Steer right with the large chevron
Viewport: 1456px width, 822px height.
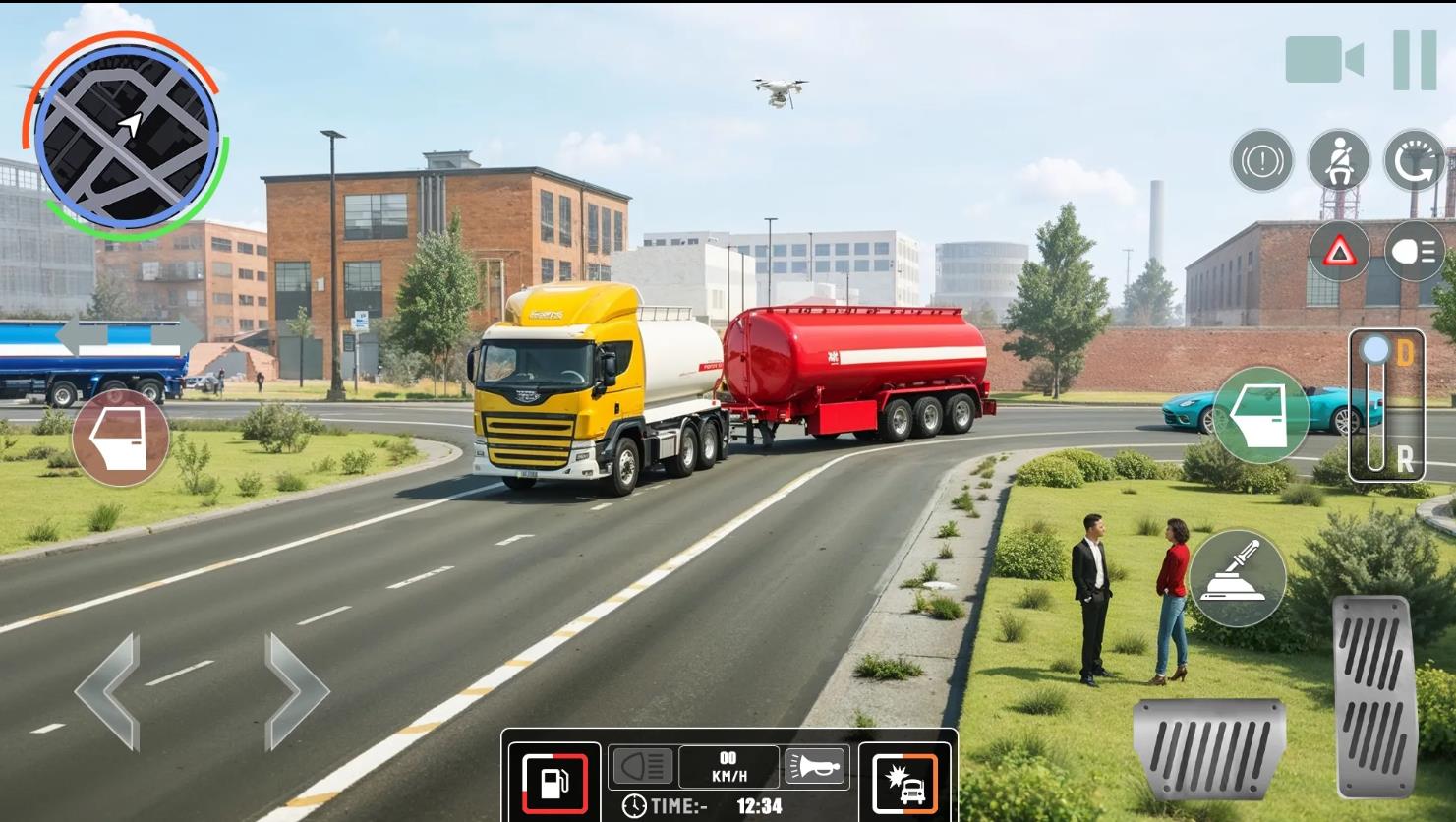click(x=295, y=691)
